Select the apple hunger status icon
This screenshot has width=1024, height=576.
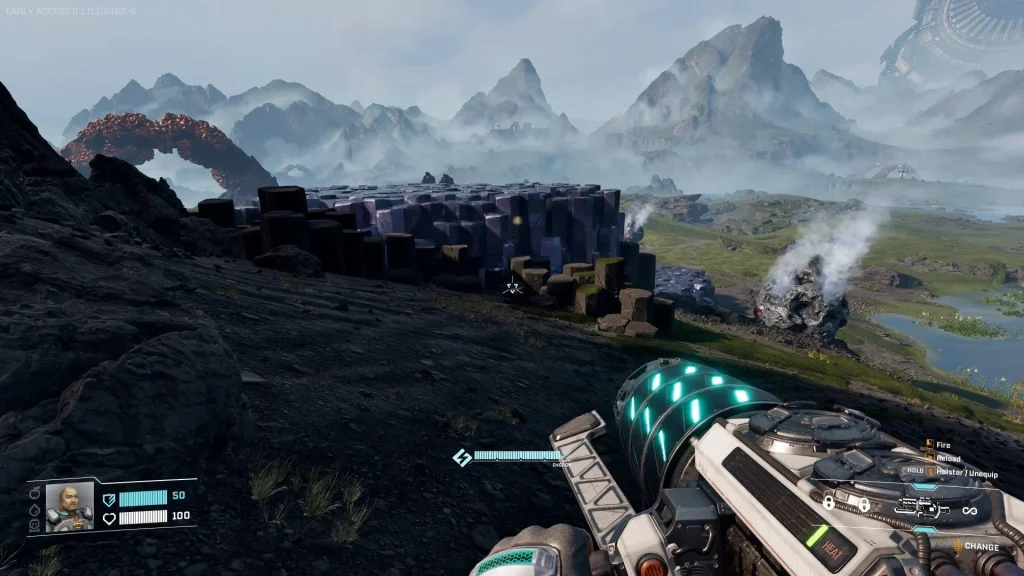[36, 494]
